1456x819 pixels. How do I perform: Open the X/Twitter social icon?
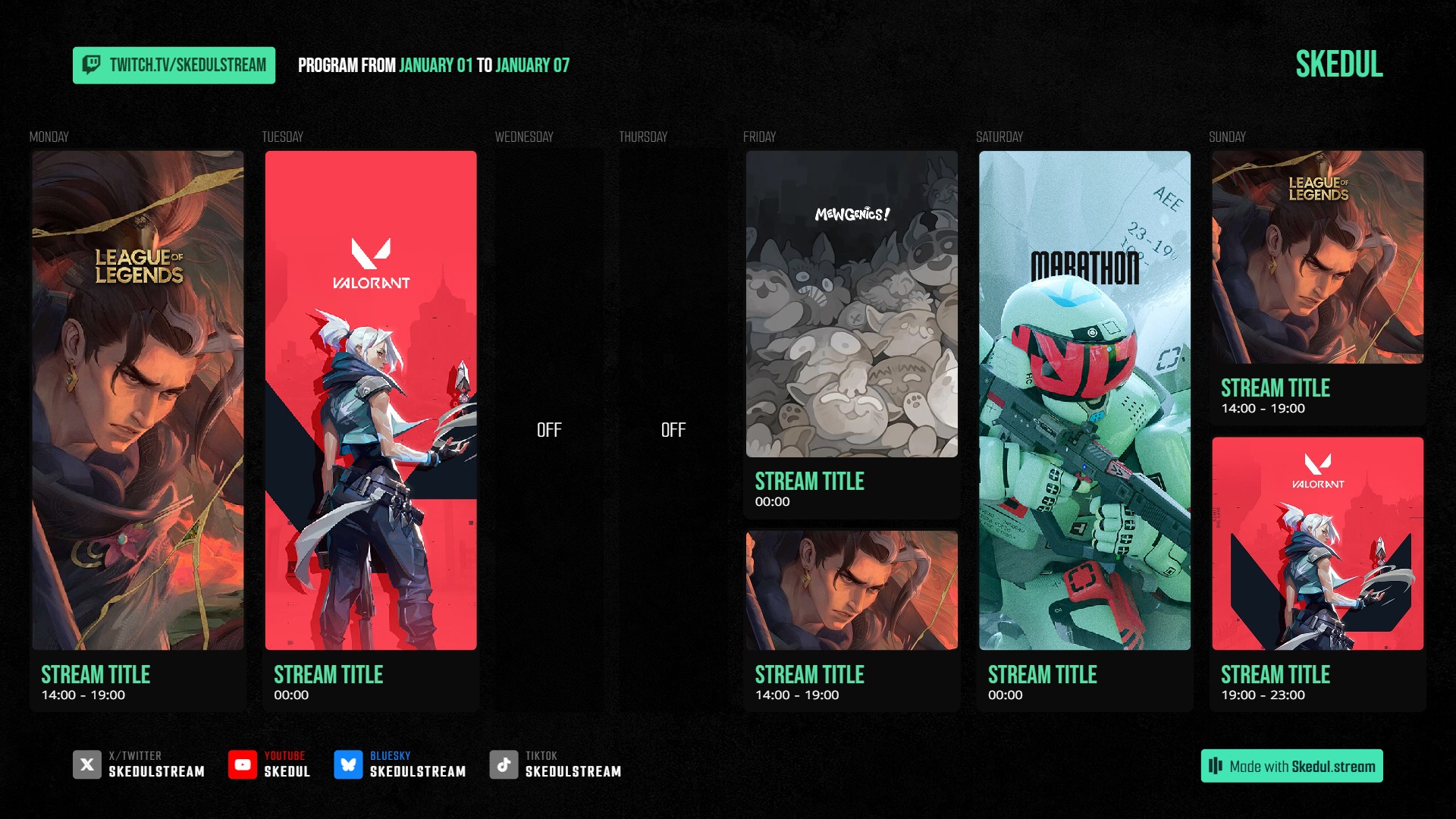coord(87,764)
